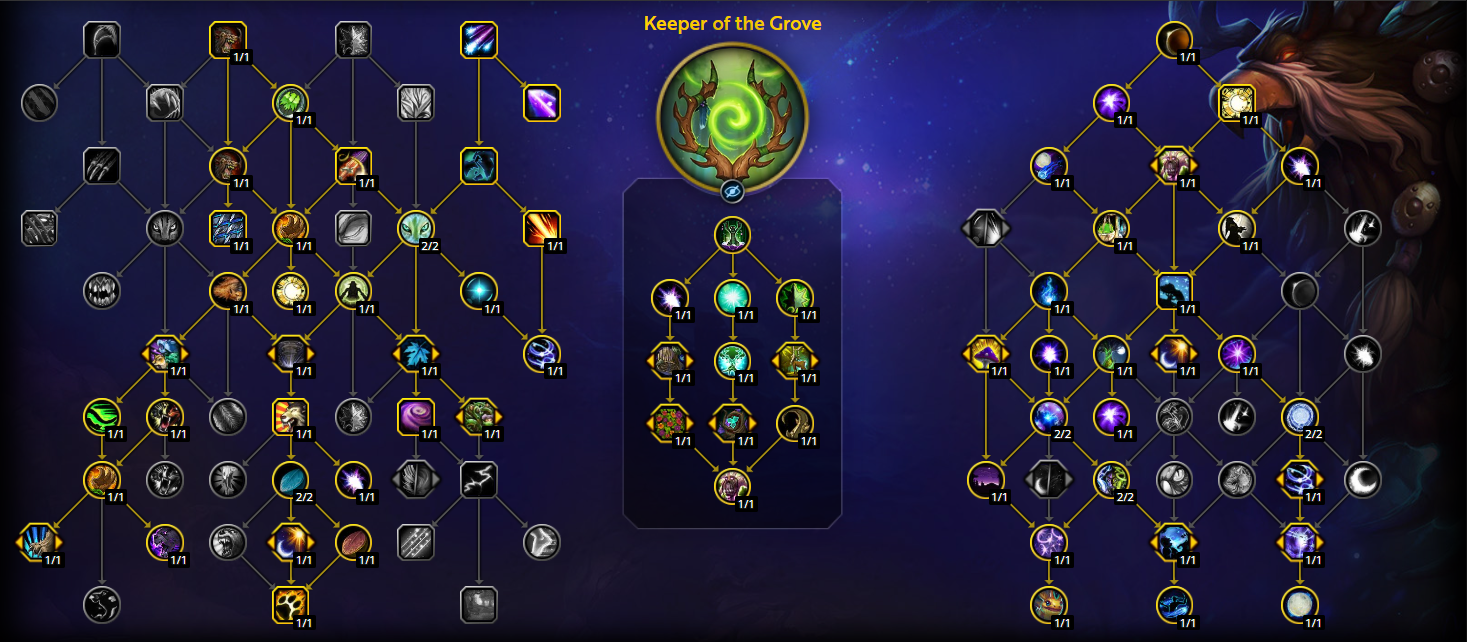Image resolution: width=1467 pixels, height=642 pixels.
Task: Click the purple swirl square talent
Action: (x=415, y=416)
